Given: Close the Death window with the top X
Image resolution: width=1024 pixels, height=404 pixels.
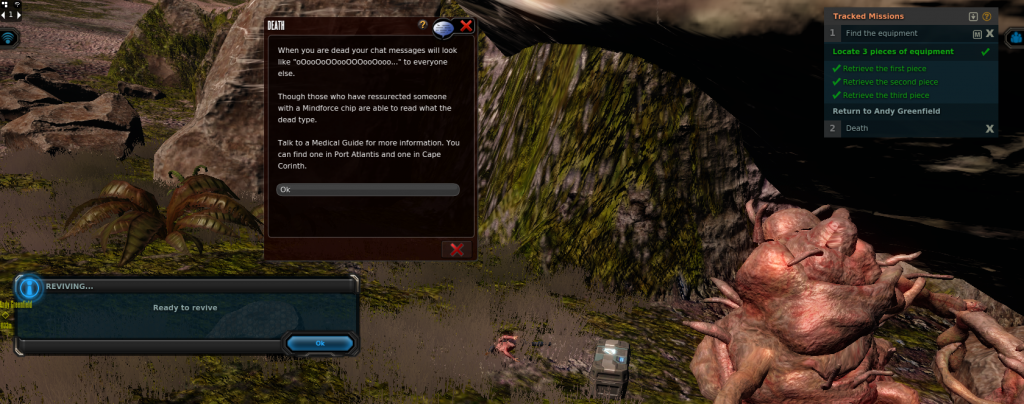Looking at the screenshot, I should coord(466,26).
